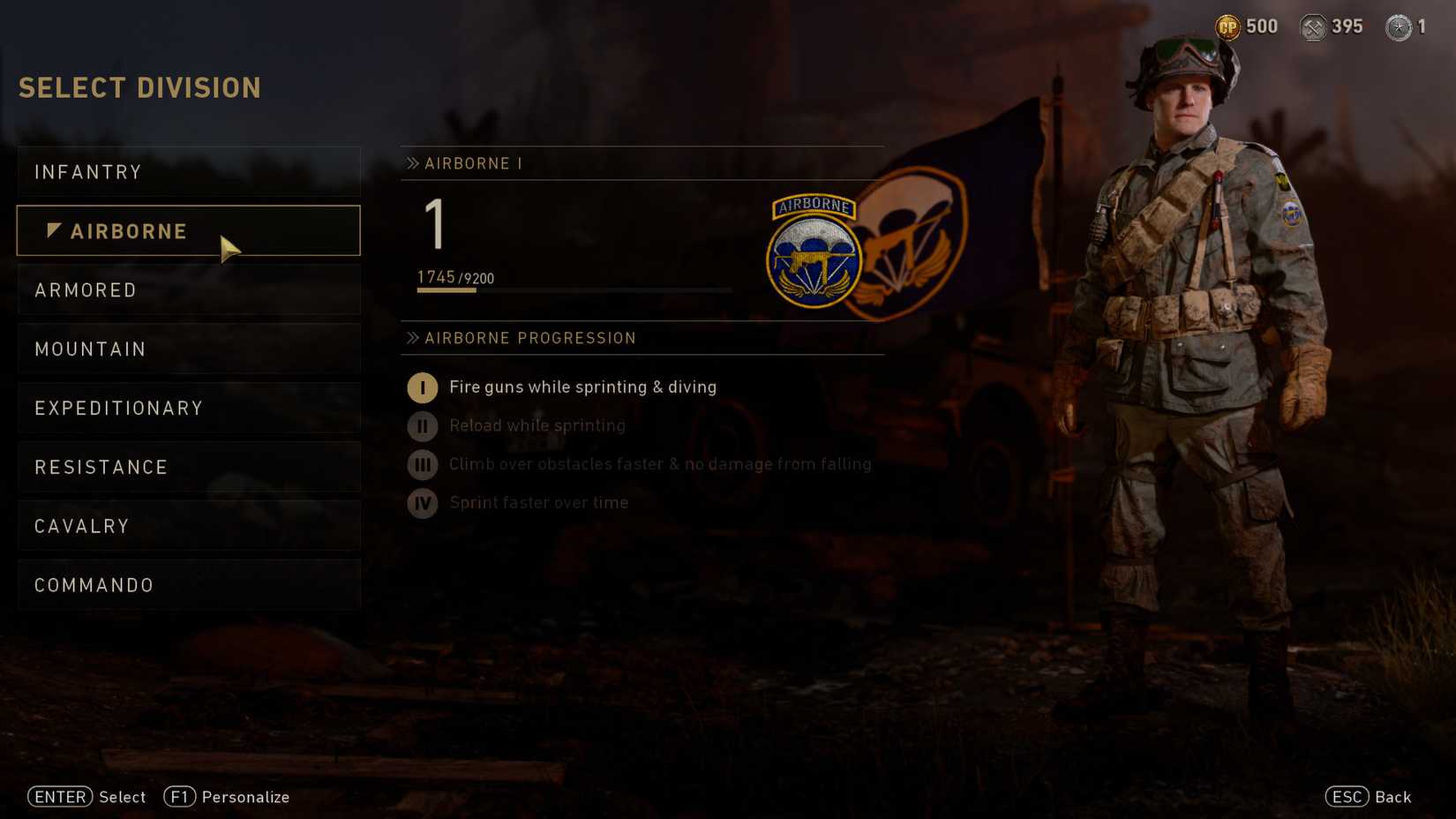The height and width of the screenshot is (819, 1456).
Task: Click the 1745/9200 XP progress bar
Action: 574,290
